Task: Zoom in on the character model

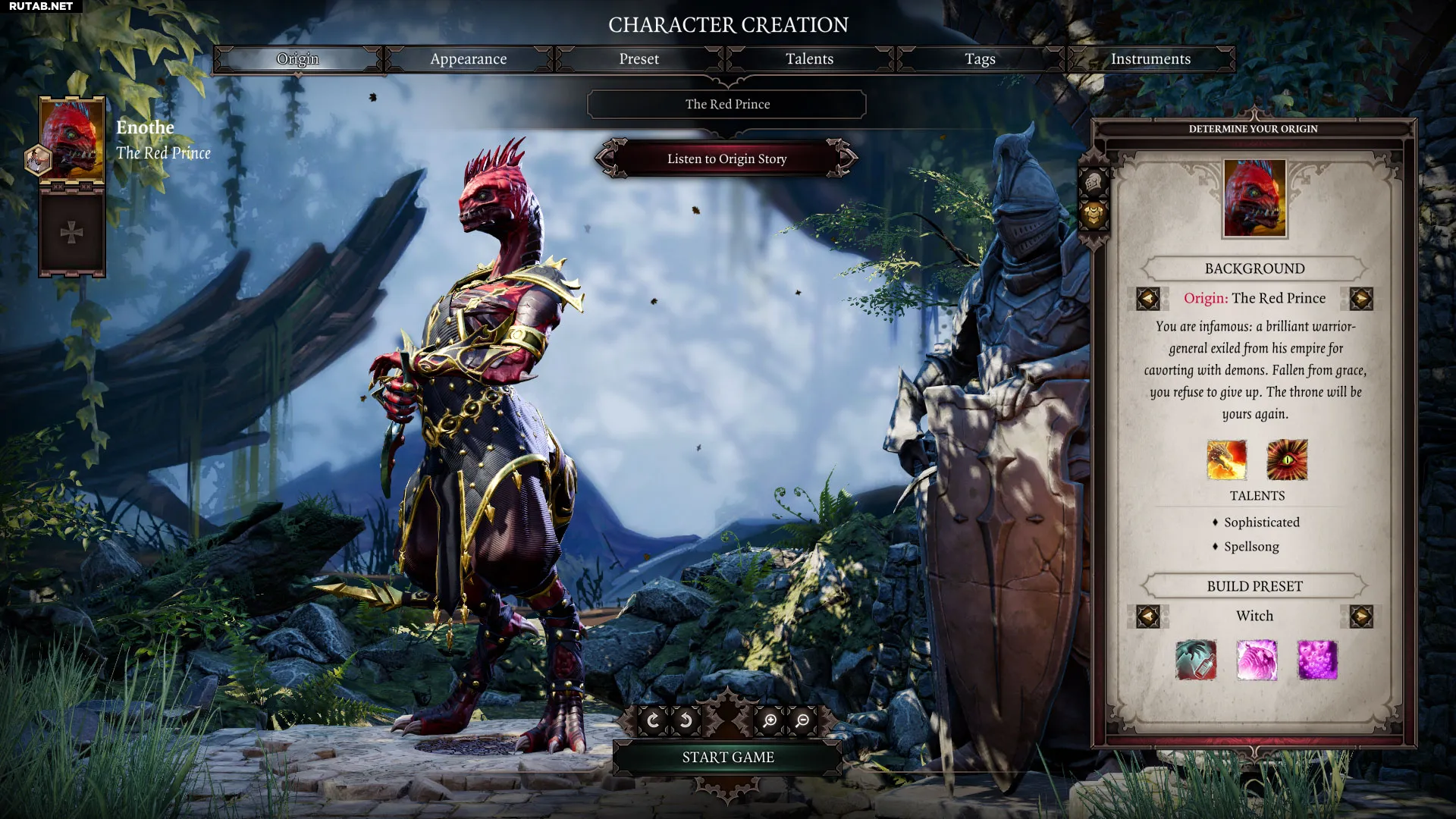Action: click(x=770, y=720)
